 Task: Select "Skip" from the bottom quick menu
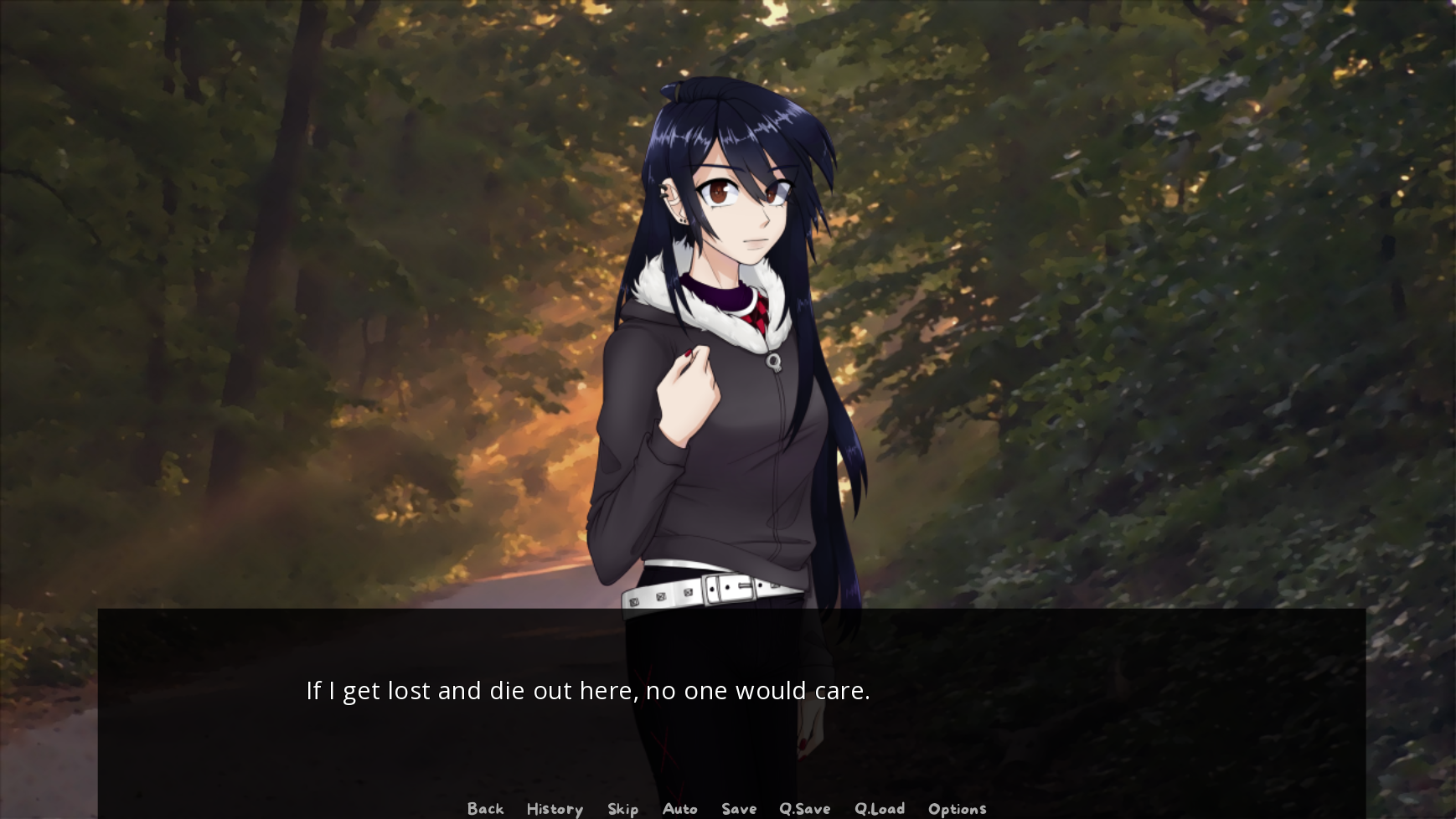[x=622, y=808]
